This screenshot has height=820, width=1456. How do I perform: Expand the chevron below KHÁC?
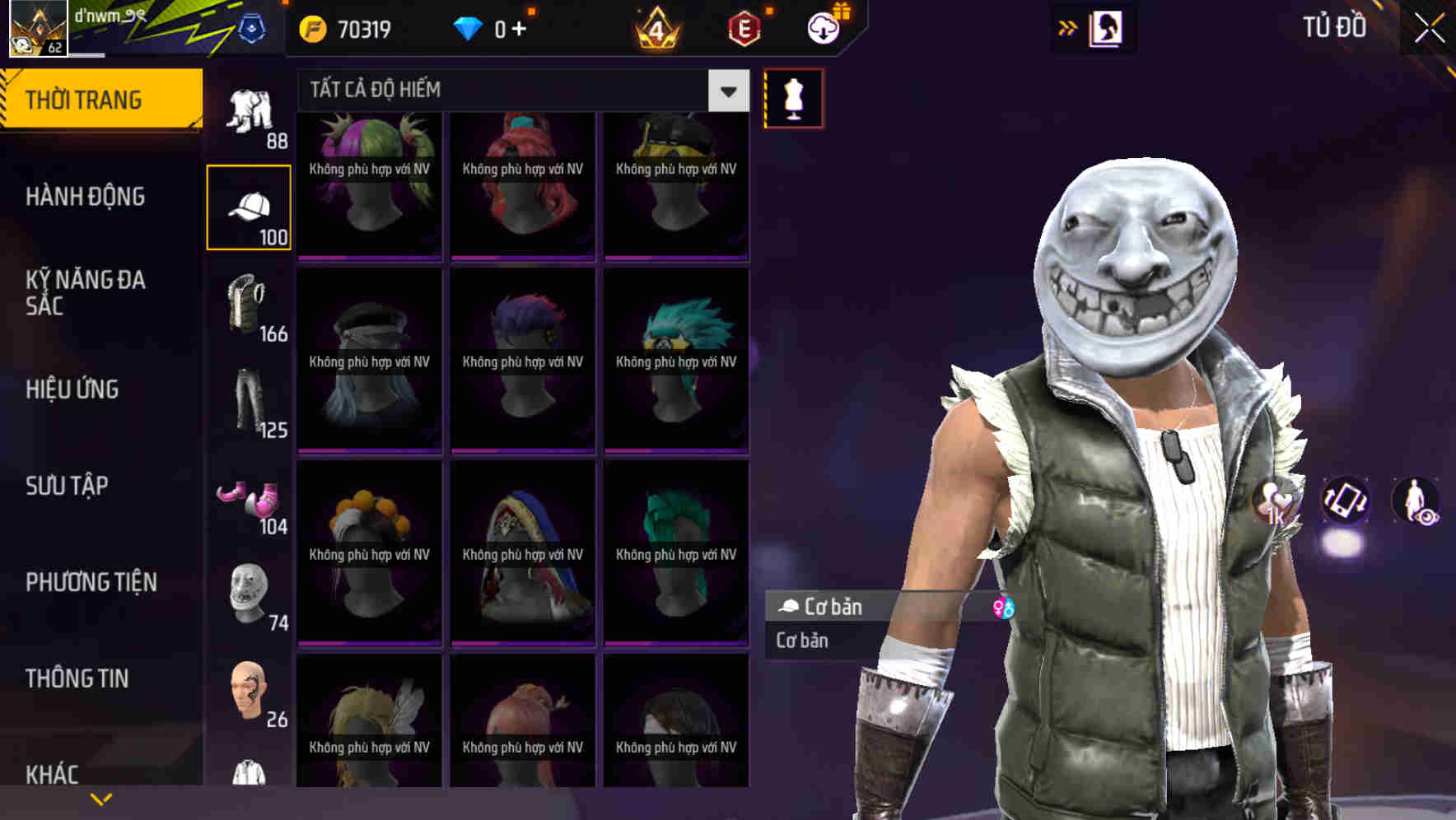tap(101, 797)
